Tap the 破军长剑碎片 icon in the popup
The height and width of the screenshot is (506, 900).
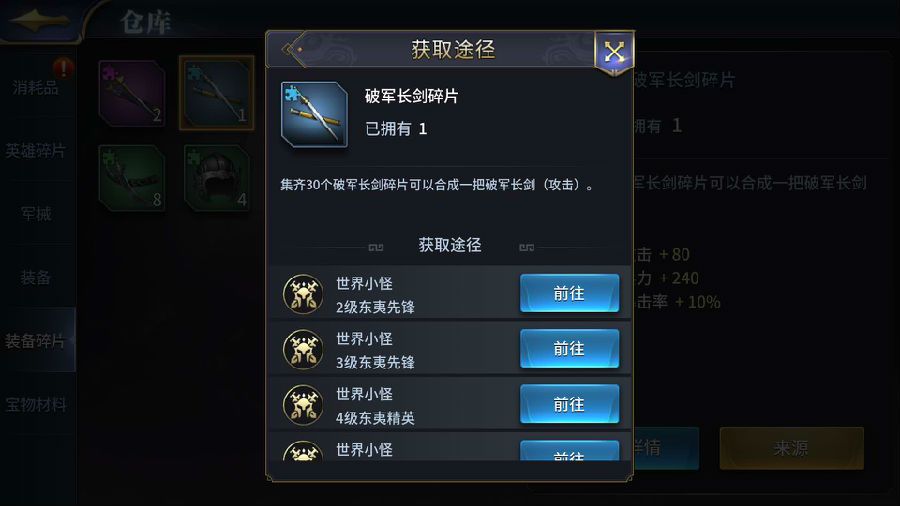[314, 114]
